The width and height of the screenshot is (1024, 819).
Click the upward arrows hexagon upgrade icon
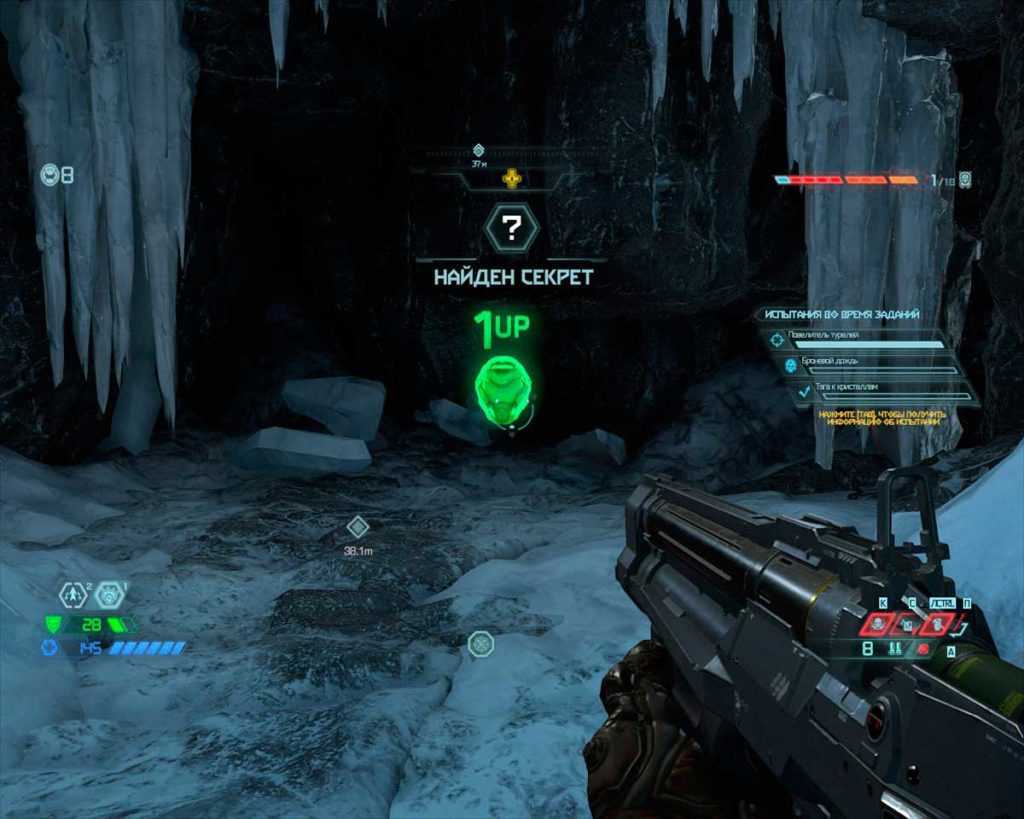(71, 595)
